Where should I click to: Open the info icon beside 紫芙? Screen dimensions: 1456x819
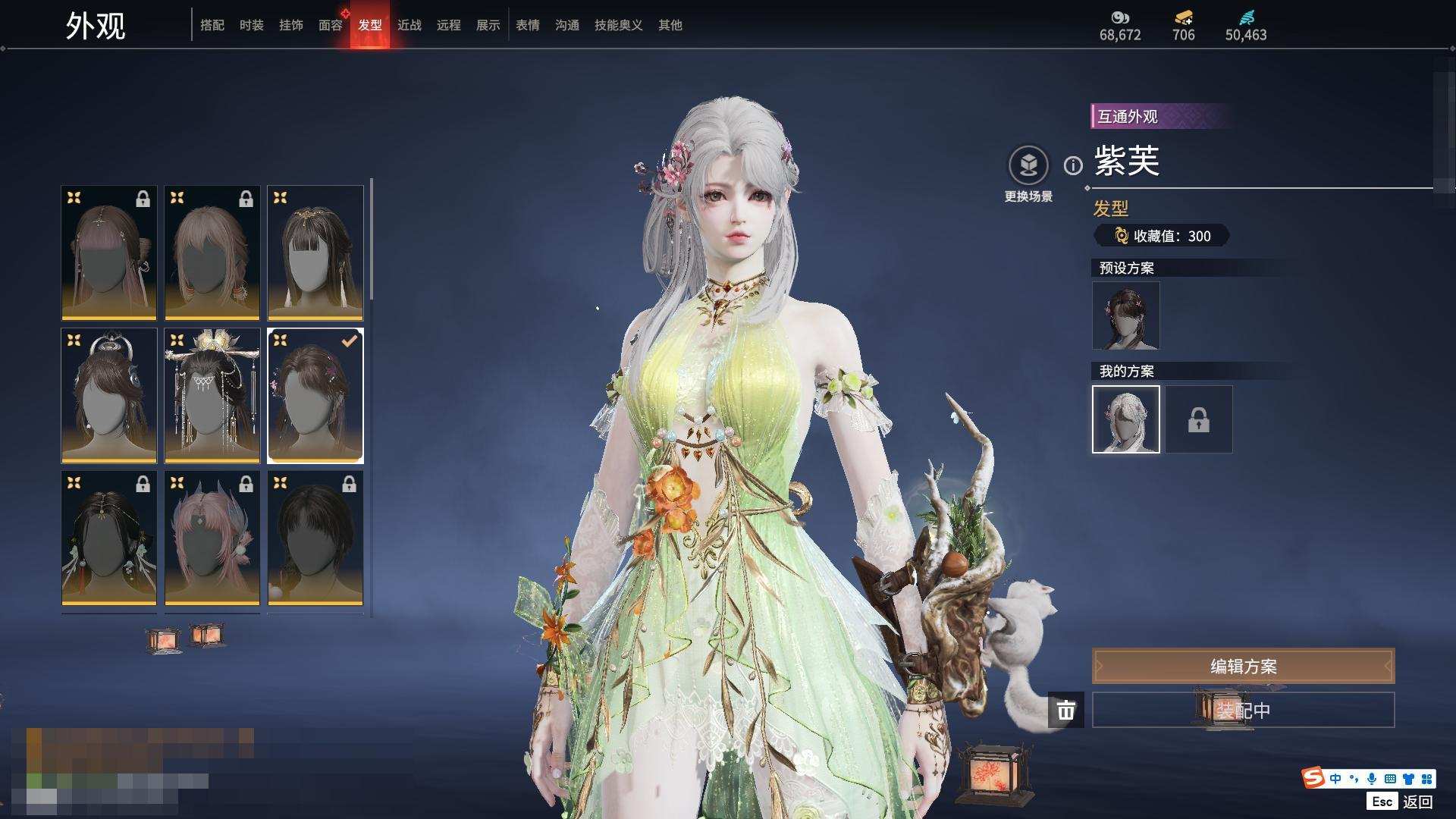(x=1073, y=165)
